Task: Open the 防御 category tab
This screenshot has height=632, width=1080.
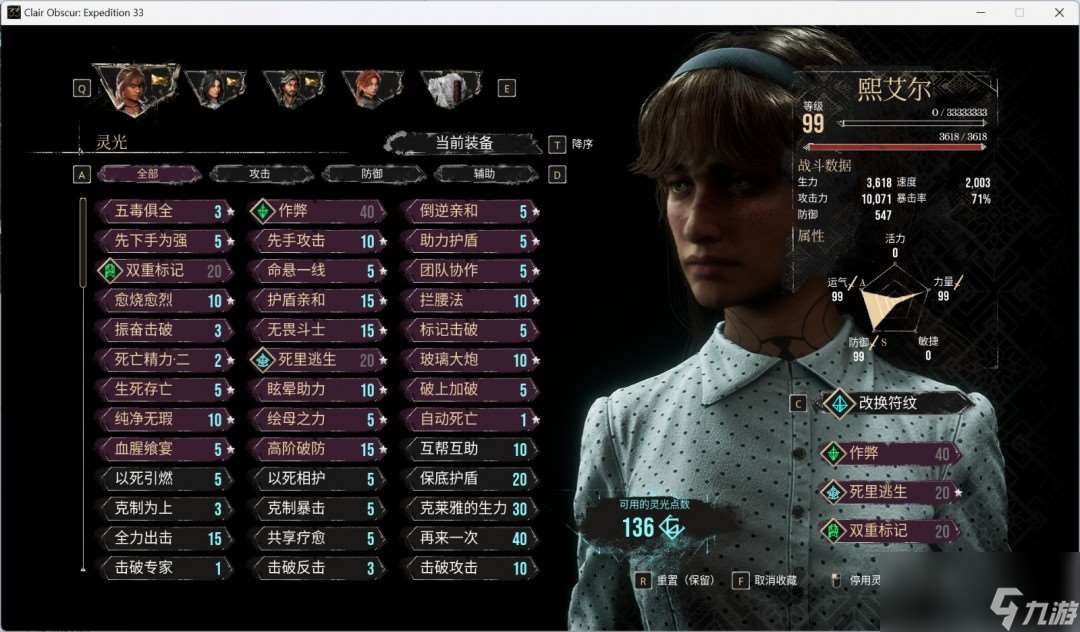Action: tap(372, 174)
